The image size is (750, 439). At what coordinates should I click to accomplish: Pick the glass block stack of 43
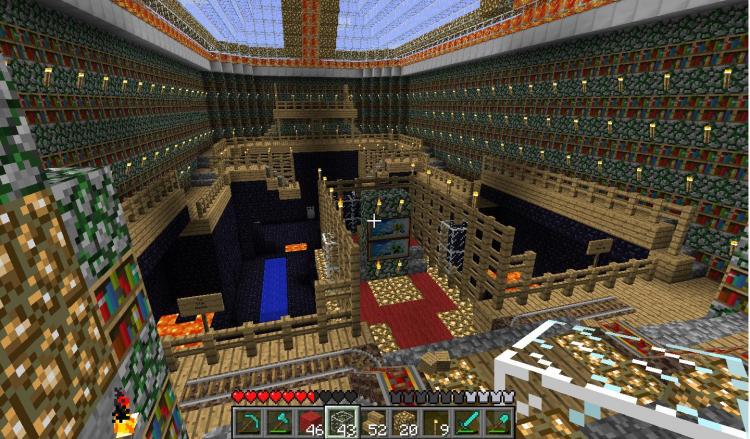pos(342,420)
